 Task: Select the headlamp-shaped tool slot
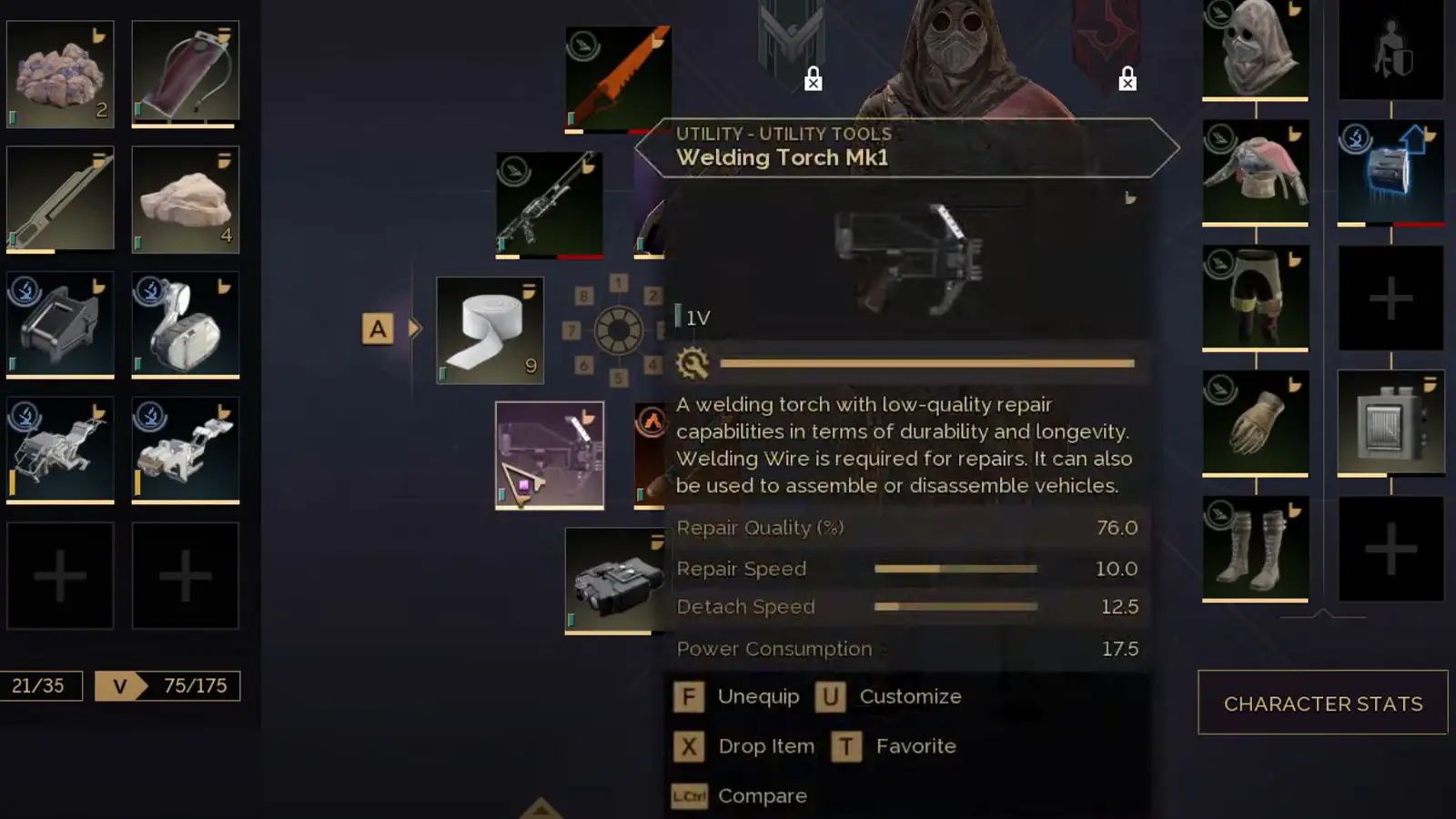coord(186,325)
